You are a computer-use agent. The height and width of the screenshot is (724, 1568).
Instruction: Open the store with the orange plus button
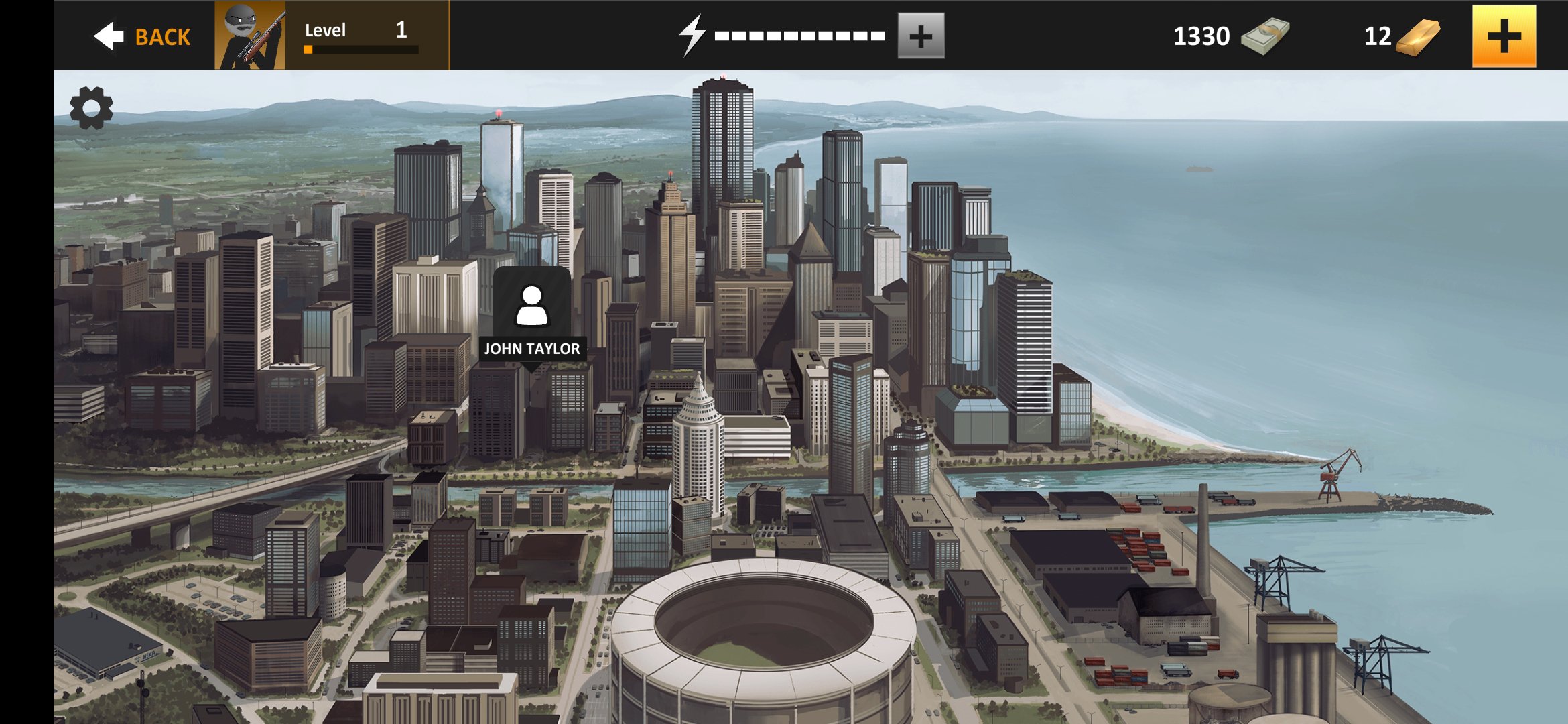tap(1503, 36)
